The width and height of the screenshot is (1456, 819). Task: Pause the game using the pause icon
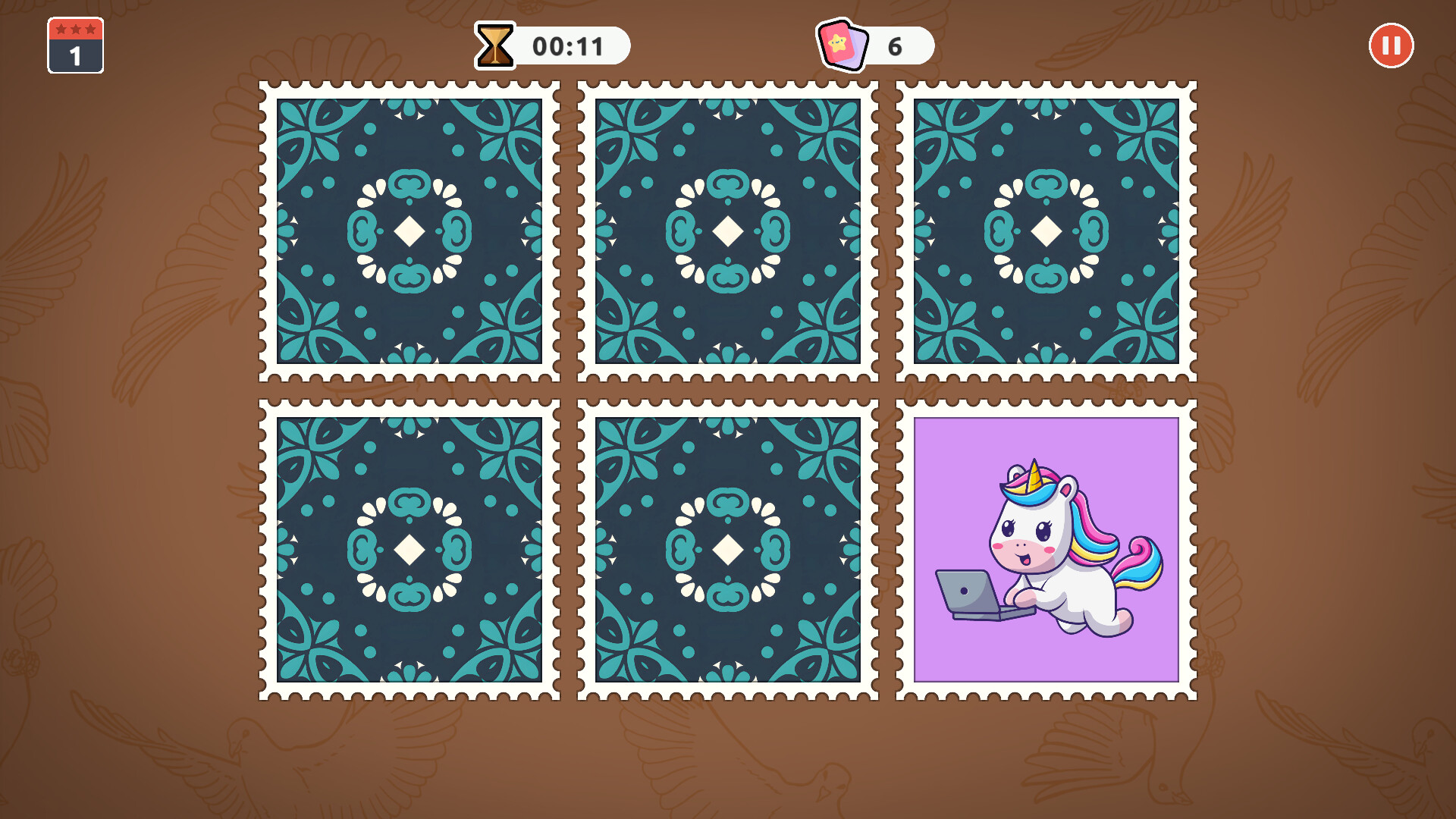point(1392,45)
